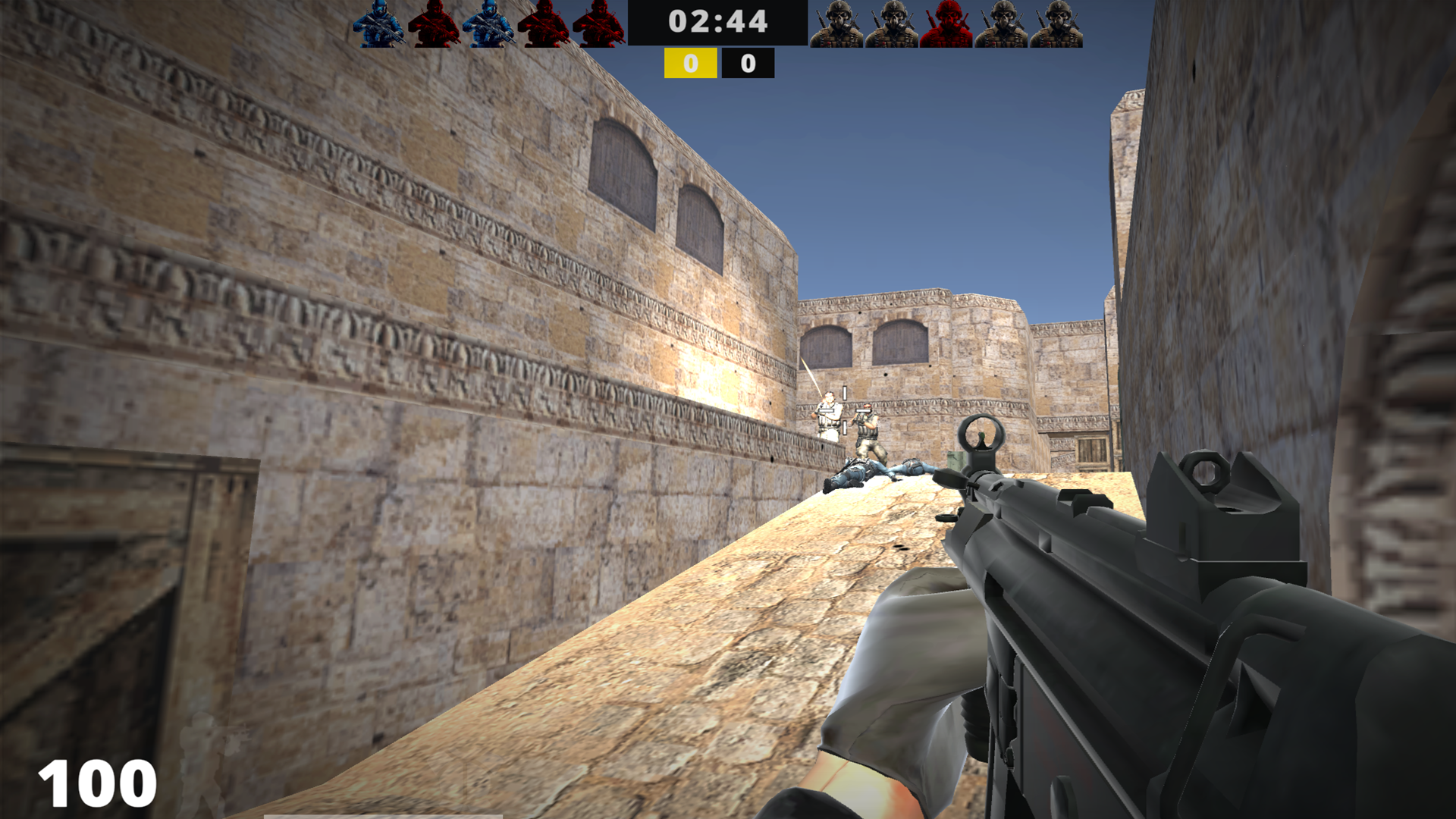Click the green ammo crate near the wall

tap(955, 460)
